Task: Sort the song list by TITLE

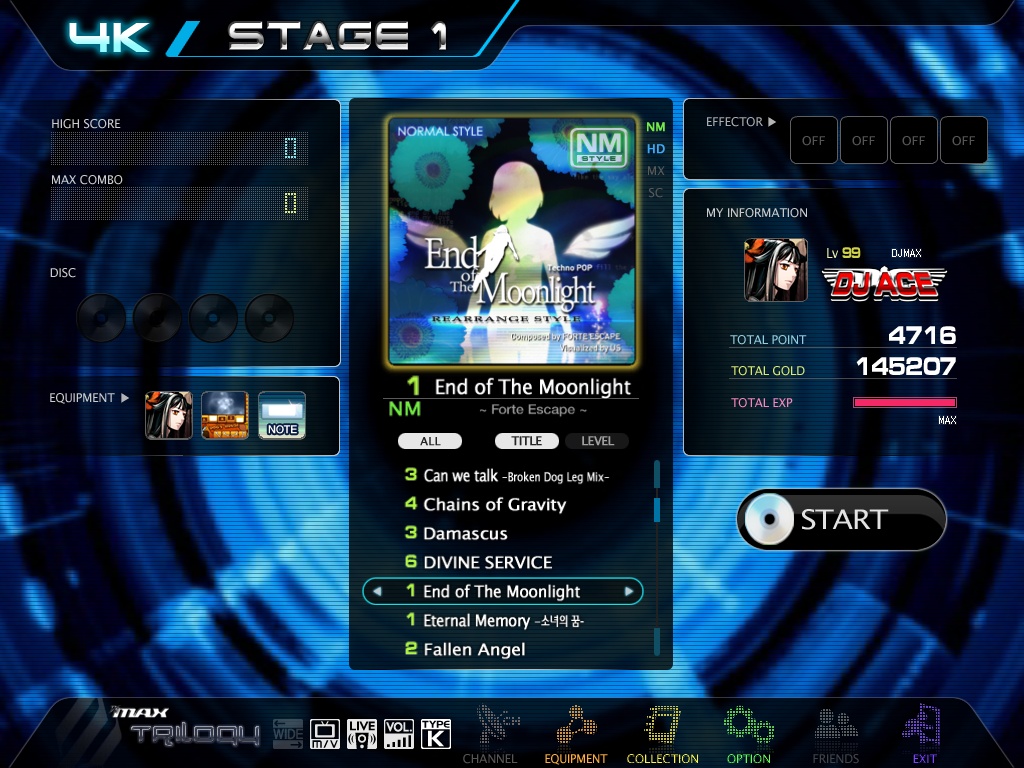Action: (527, 441)
